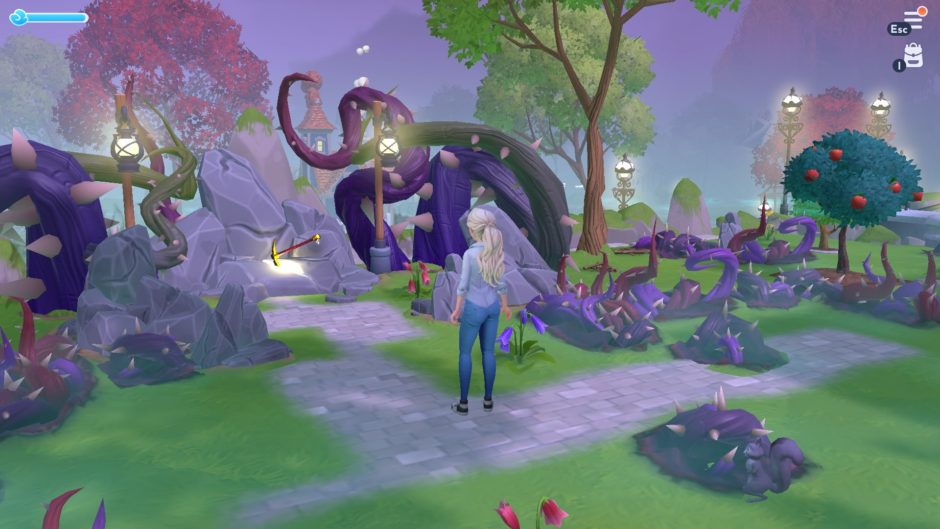The width and height of the screenshot is (940, 529).
Task: Open the backpack inventory
Action: click(x=913, y=56)
